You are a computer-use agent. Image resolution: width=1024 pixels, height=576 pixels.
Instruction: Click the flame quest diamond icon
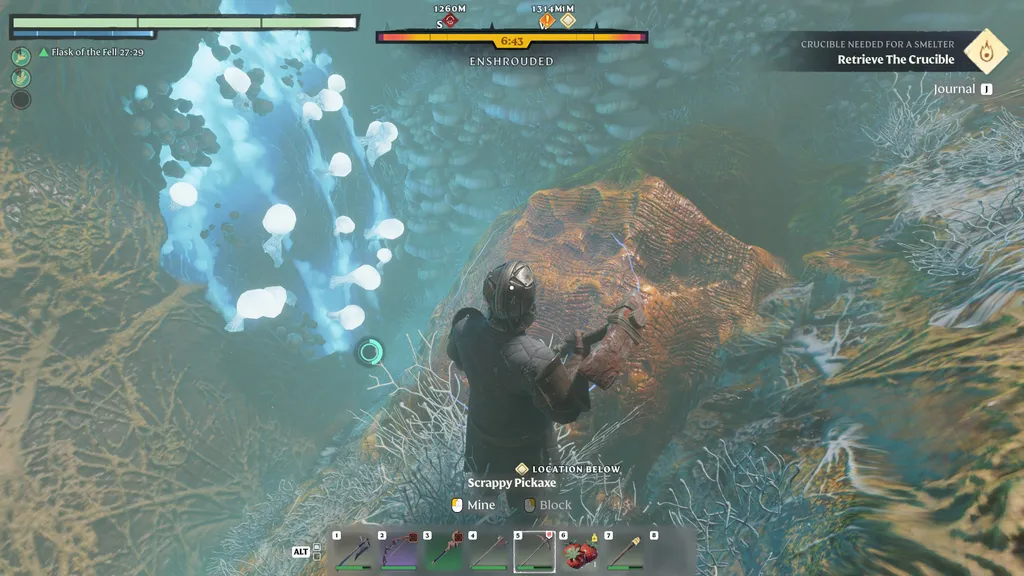point(986,51)
